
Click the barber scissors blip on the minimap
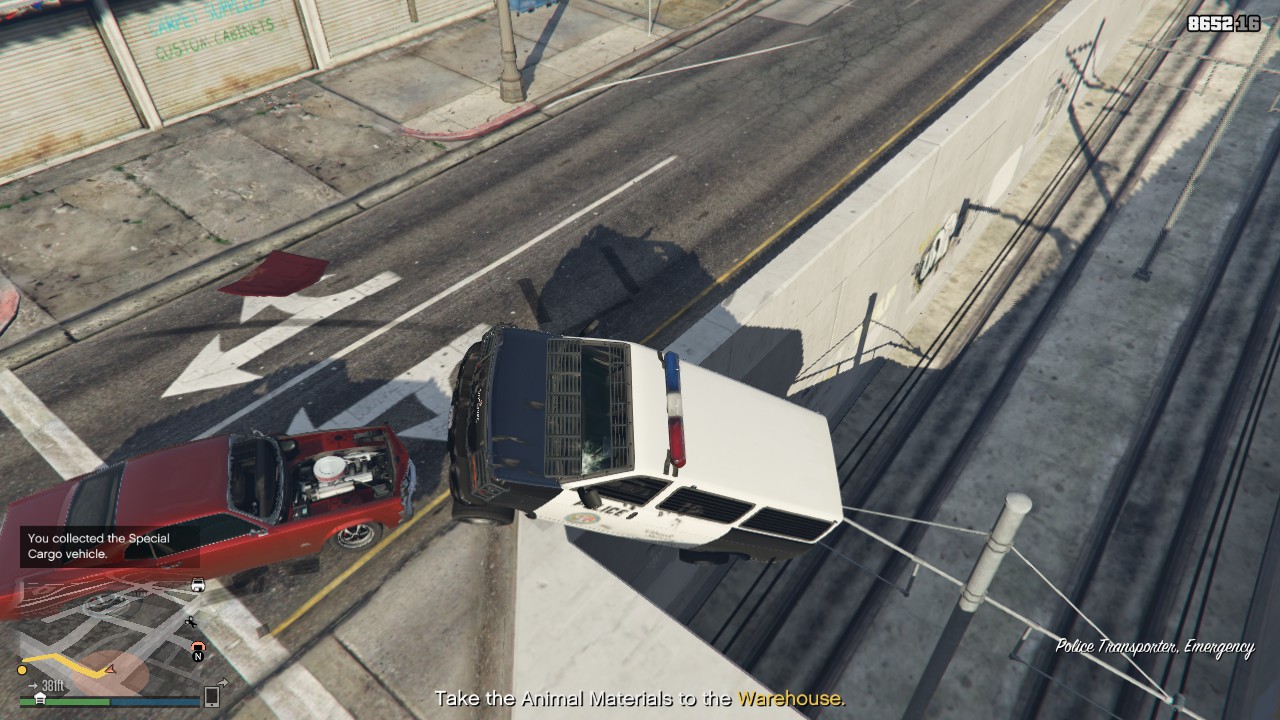pyautogui.click(x=191, y=622)
